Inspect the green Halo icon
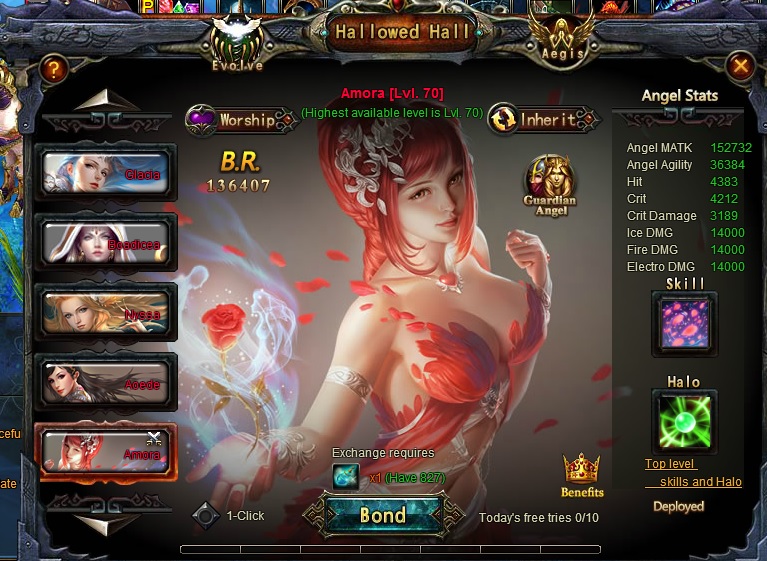Viewport: 767px width, 561px height. [x=685, y=420]
